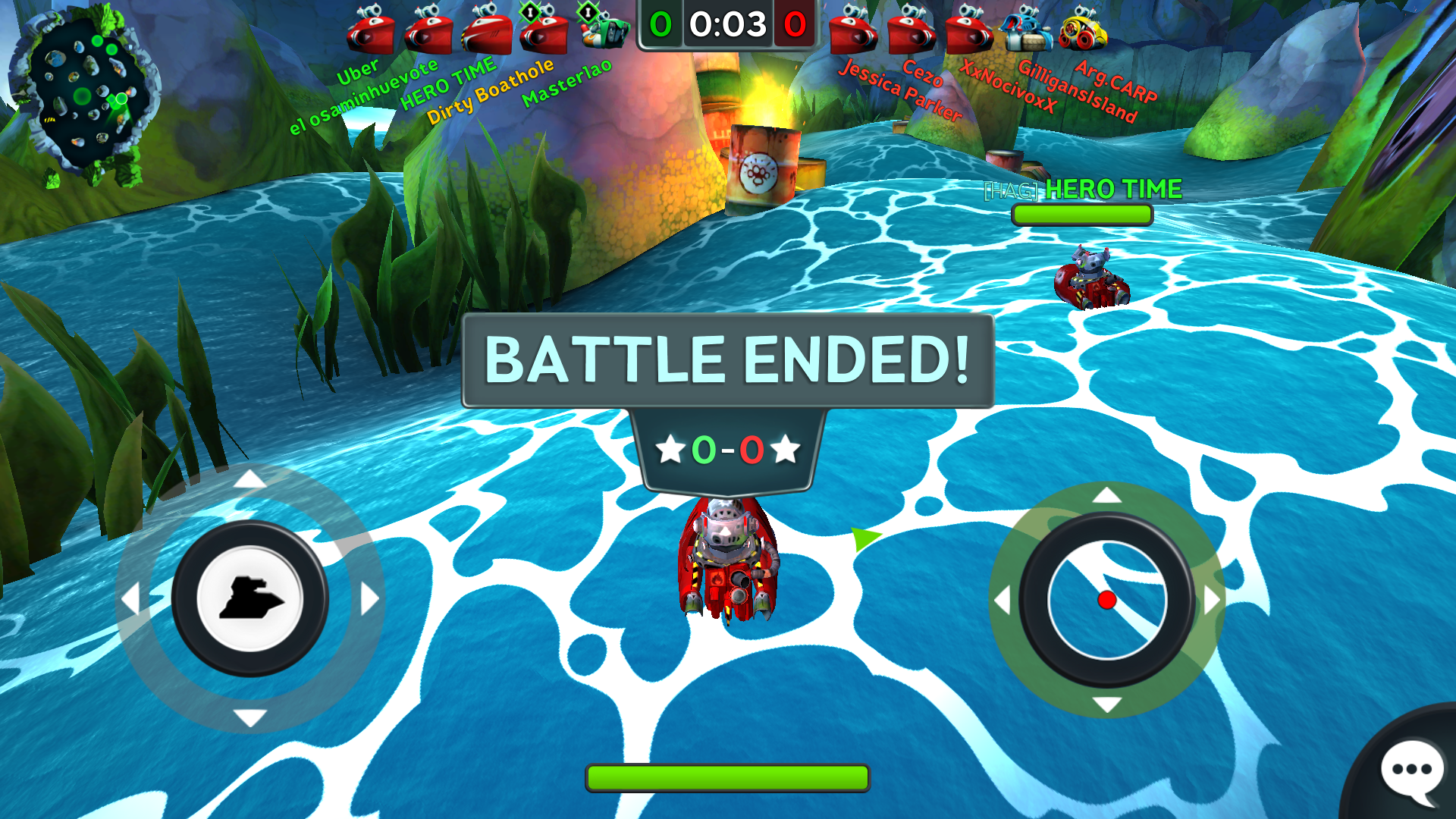Select Uber's red boat icon
This screenshot has width=1456, height=819.
tap(370, 32)
